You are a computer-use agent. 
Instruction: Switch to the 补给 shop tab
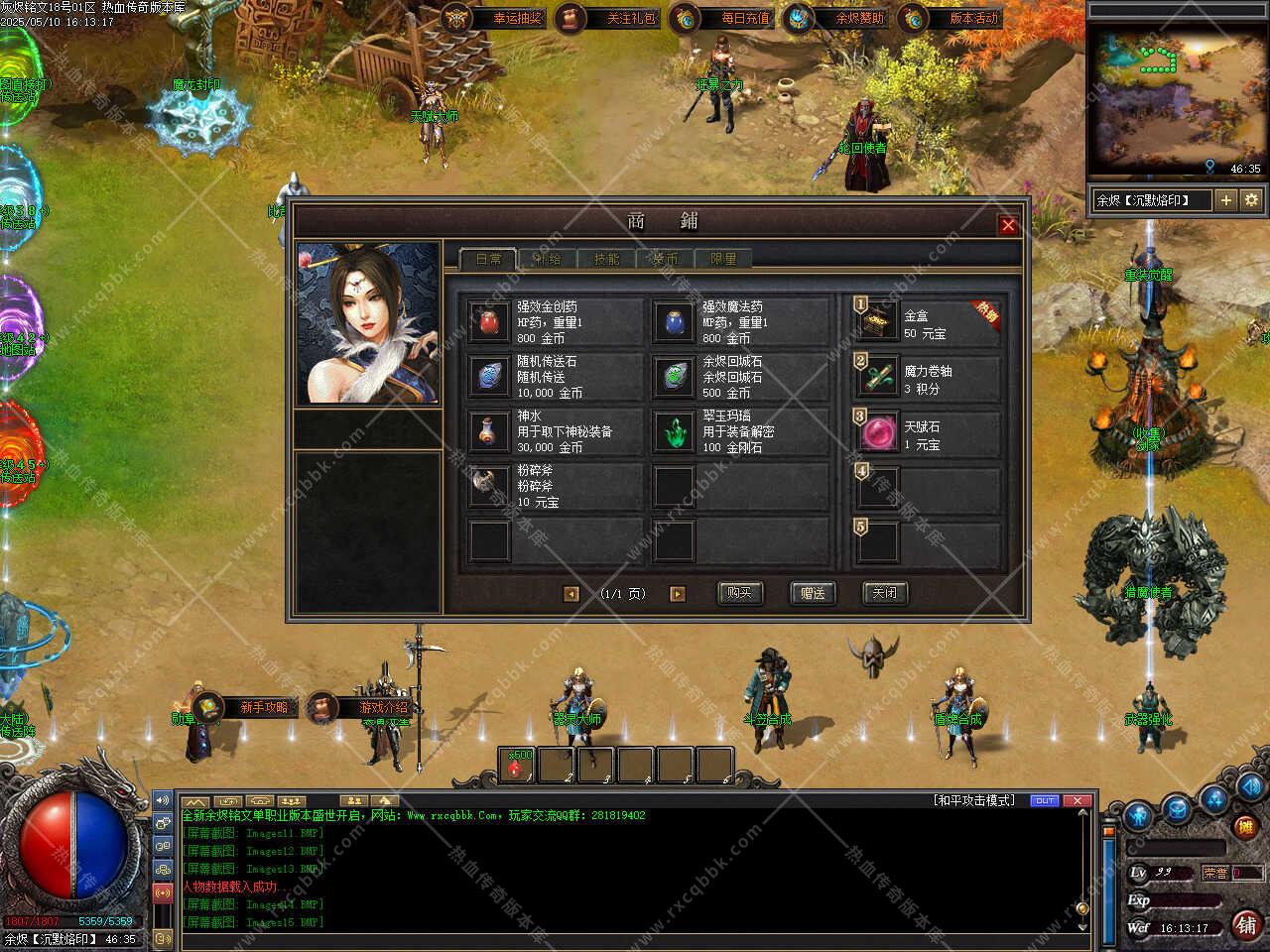click(547, 259)
